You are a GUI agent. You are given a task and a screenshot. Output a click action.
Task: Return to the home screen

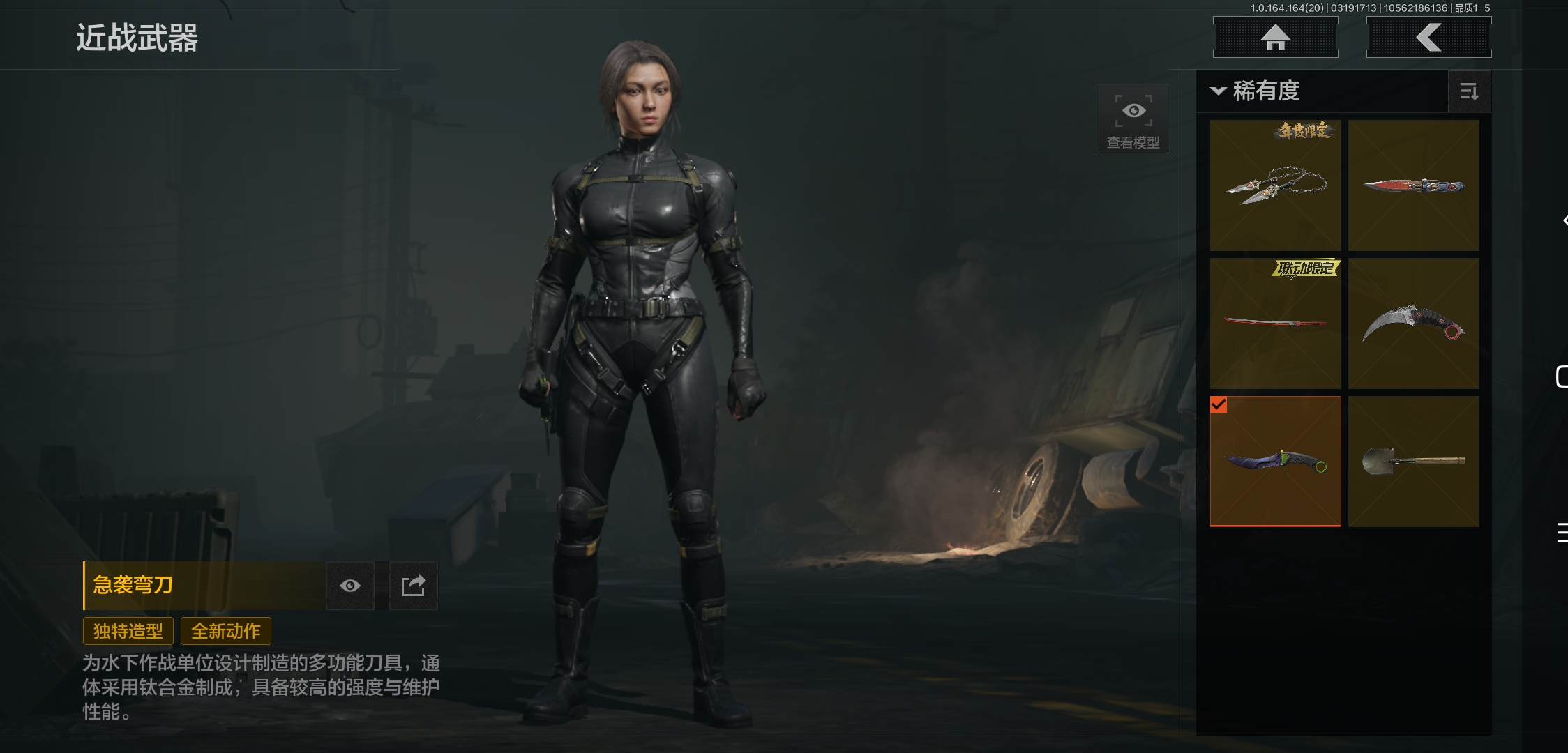(1275, 38)
